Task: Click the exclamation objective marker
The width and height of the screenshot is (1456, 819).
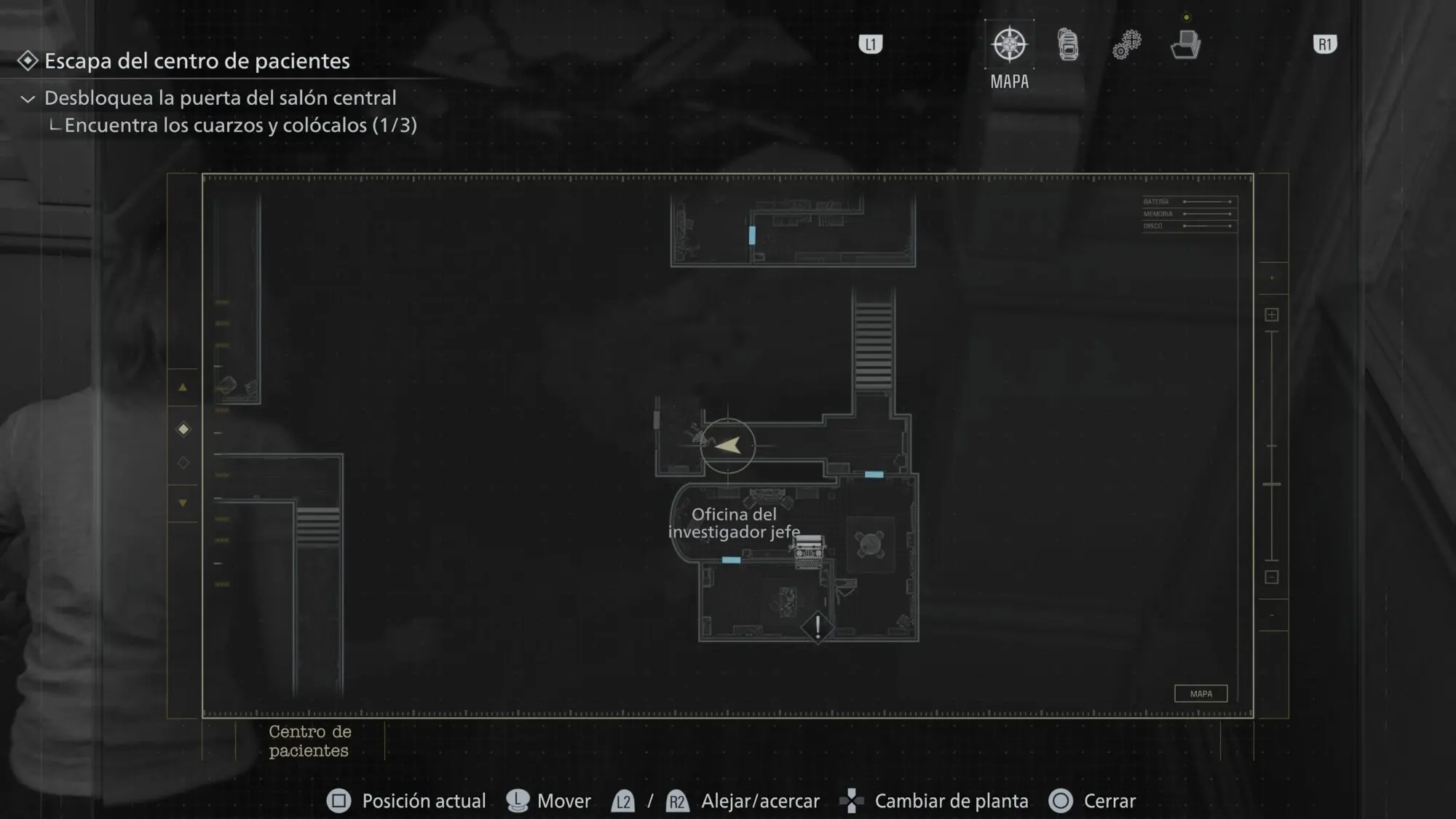Action: pos(818,627)
